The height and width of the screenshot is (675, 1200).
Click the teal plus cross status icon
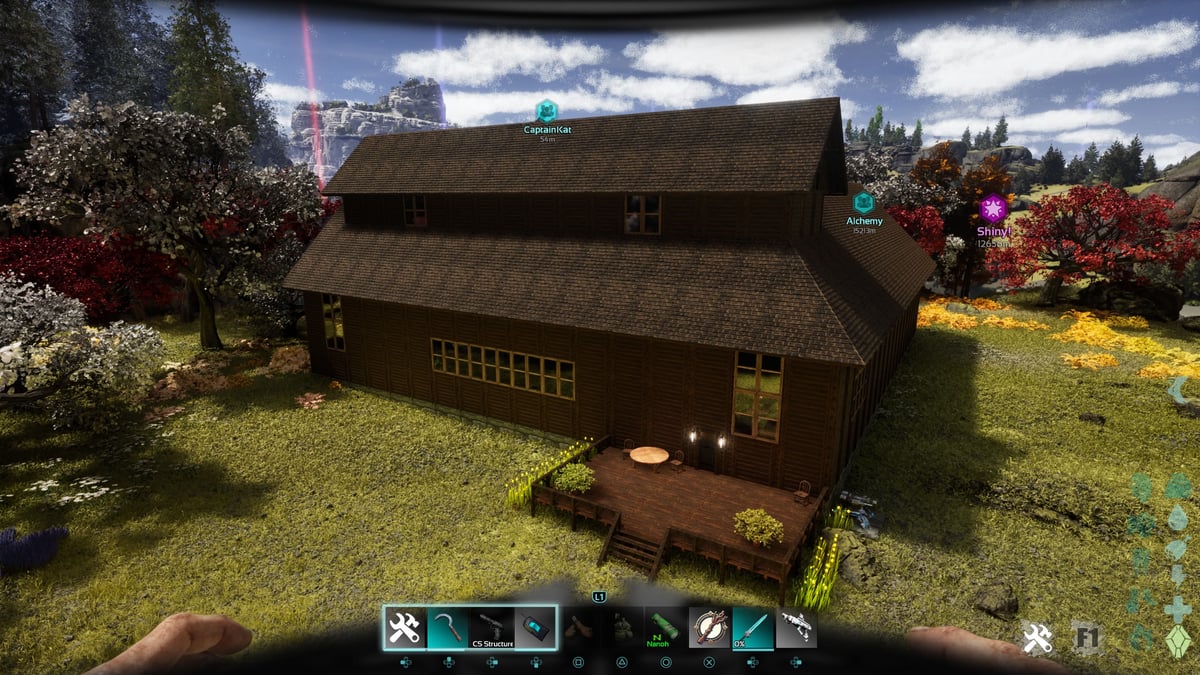[x=1179, y=609]
